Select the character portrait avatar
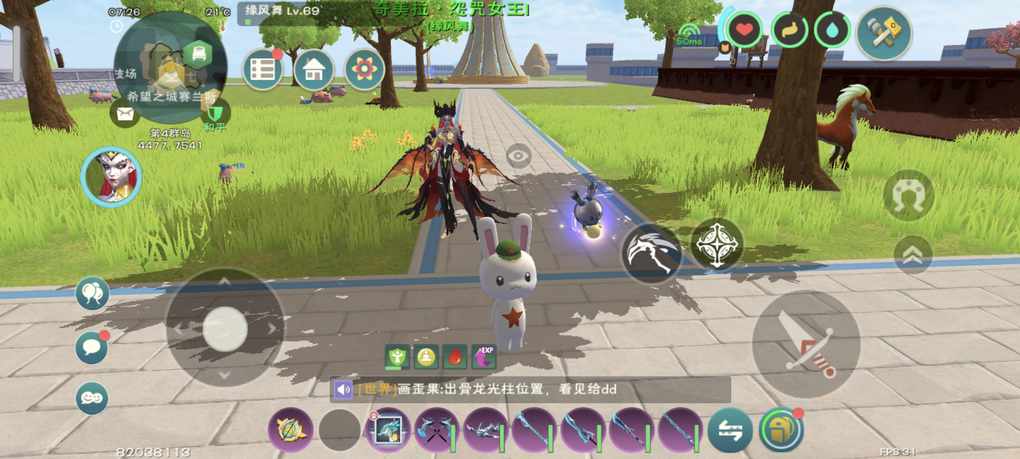This screenshot has width=1020, height=459. click(x=111, y=177)
